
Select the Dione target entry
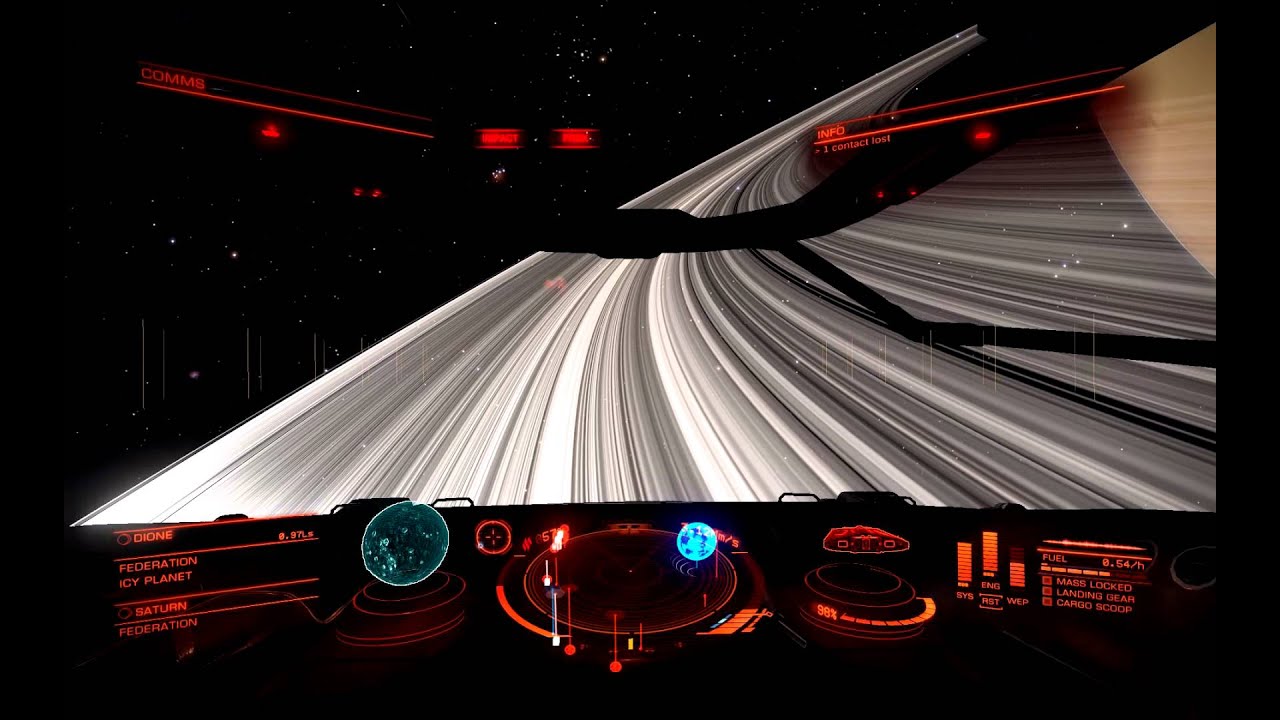point(153,537)
